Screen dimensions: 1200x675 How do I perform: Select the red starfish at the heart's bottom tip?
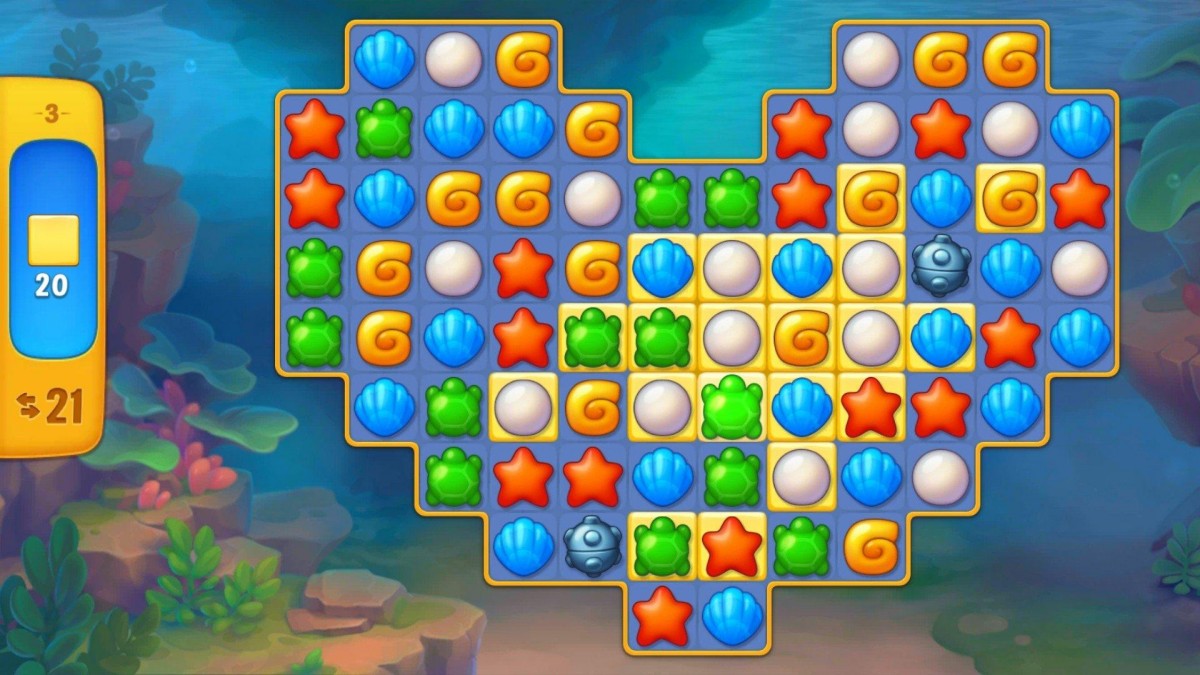(662, 616)
